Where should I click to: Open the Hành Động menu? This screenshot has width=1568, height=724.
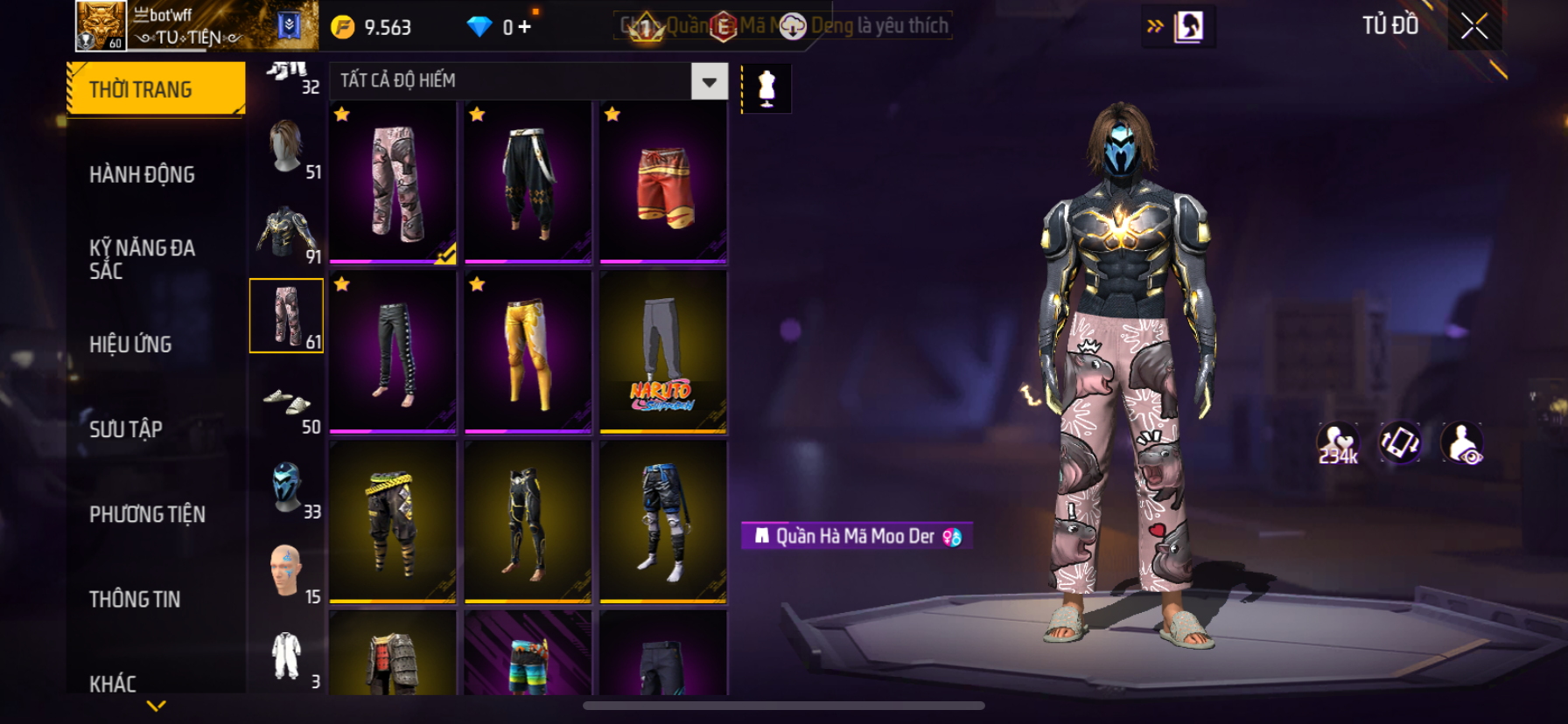(142, 175)
